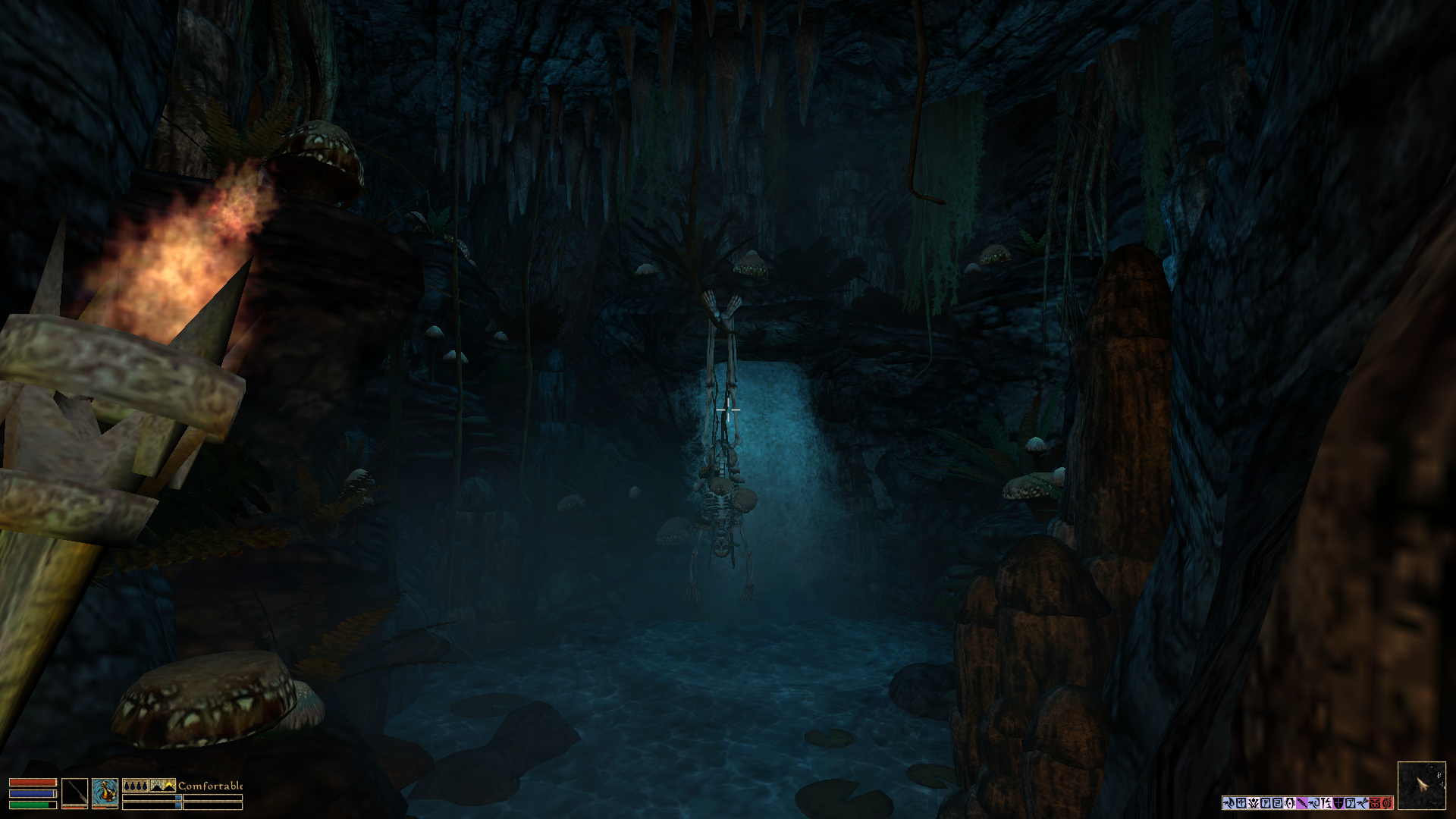Click the mountain and sun weather icon
Viewport: 1456px width, 819px height.
pos(162,786)
